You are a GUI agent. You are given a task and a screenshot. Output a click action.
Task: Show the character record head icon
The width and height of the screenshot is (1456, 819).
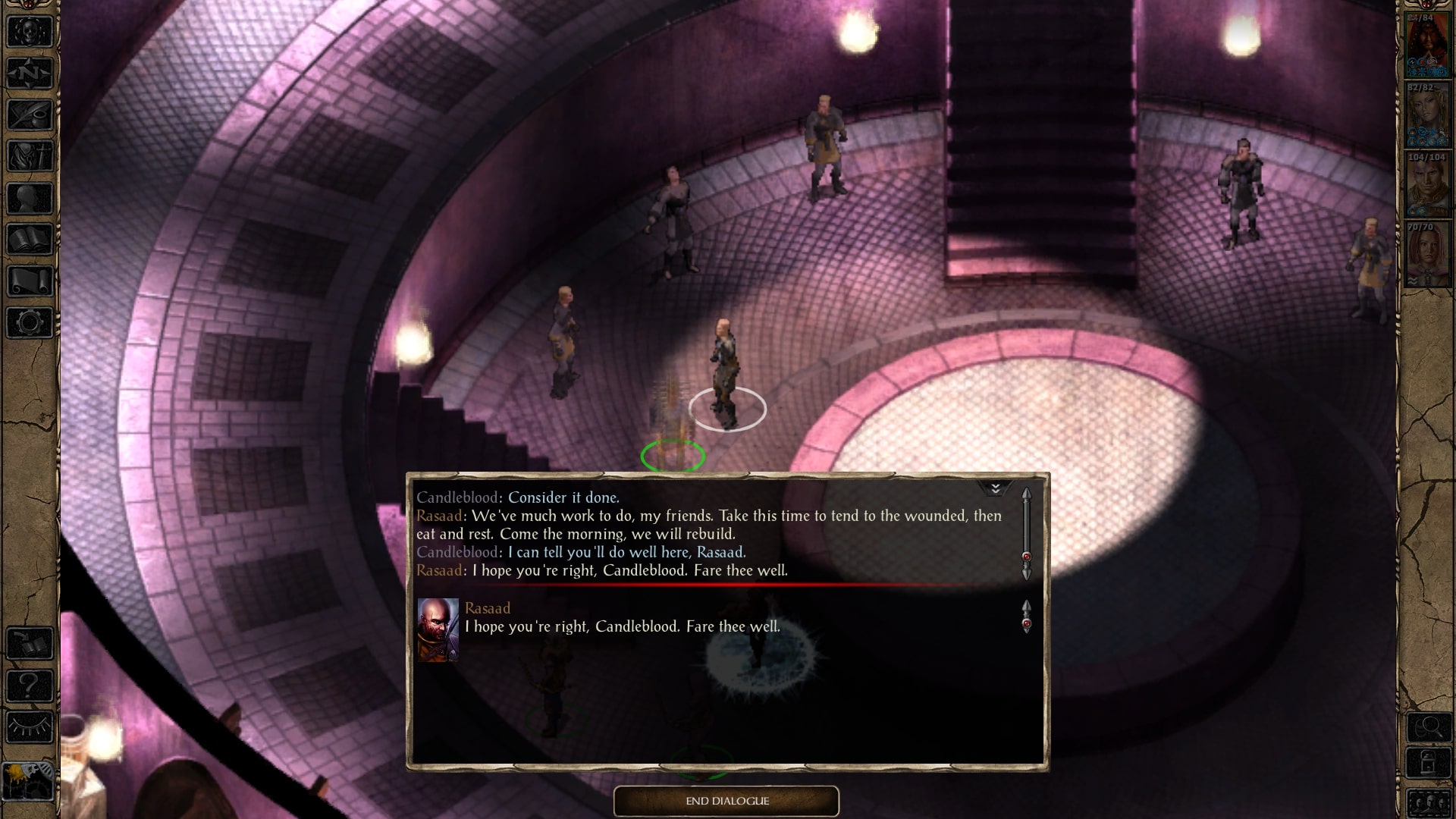[x=30, y=198]
